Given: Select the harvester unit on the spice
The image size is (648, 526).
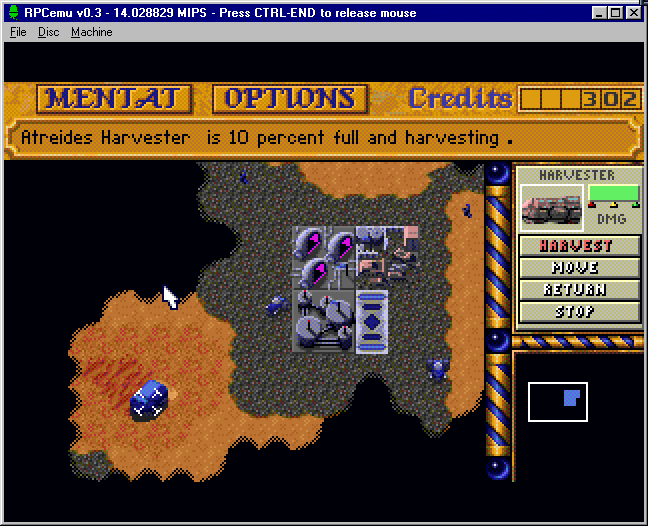Looking at the screenshot, I should click(148, 400).
